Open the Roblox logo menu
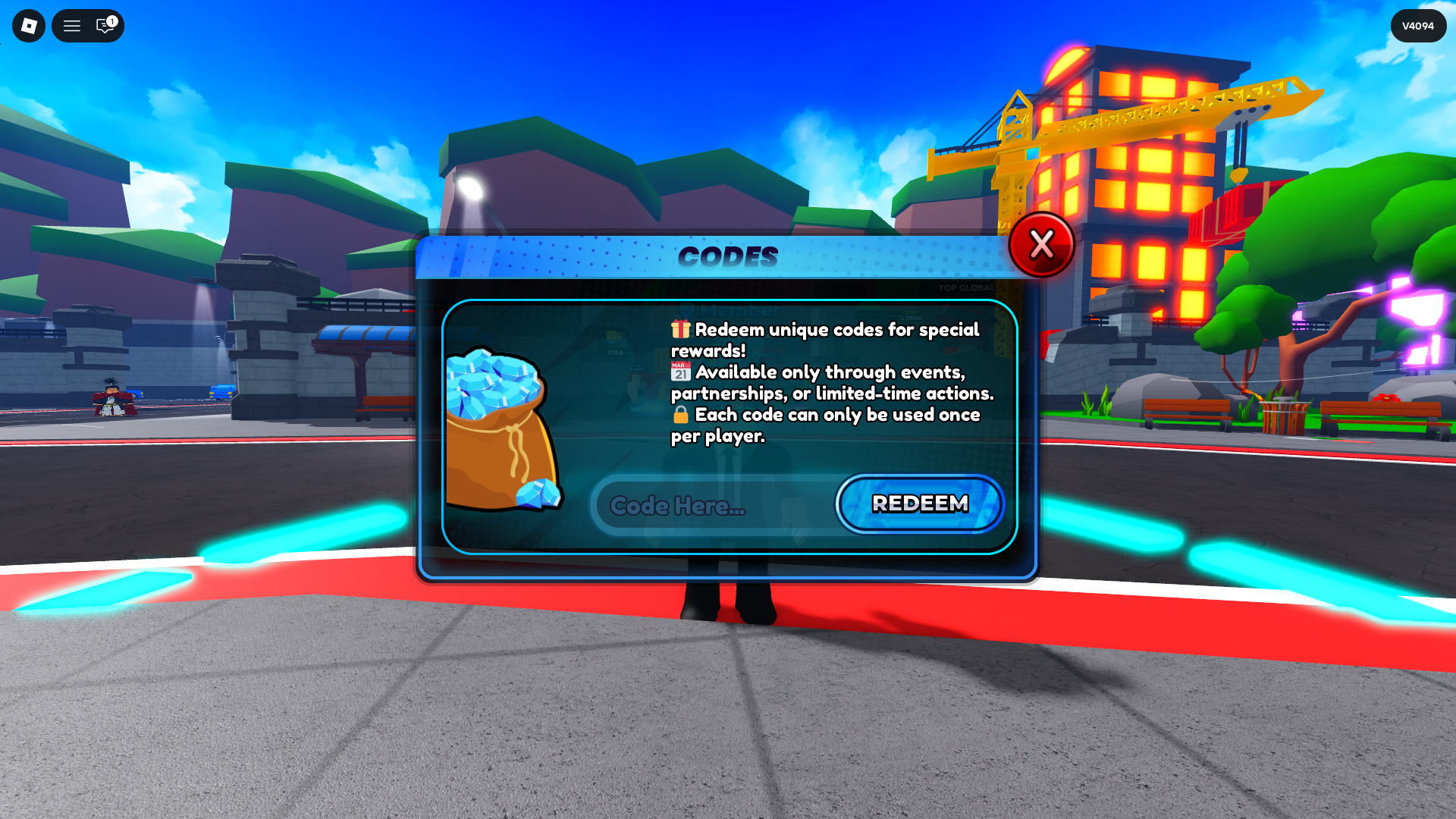Screen dimensions: 1456x819 click(29, 26)
